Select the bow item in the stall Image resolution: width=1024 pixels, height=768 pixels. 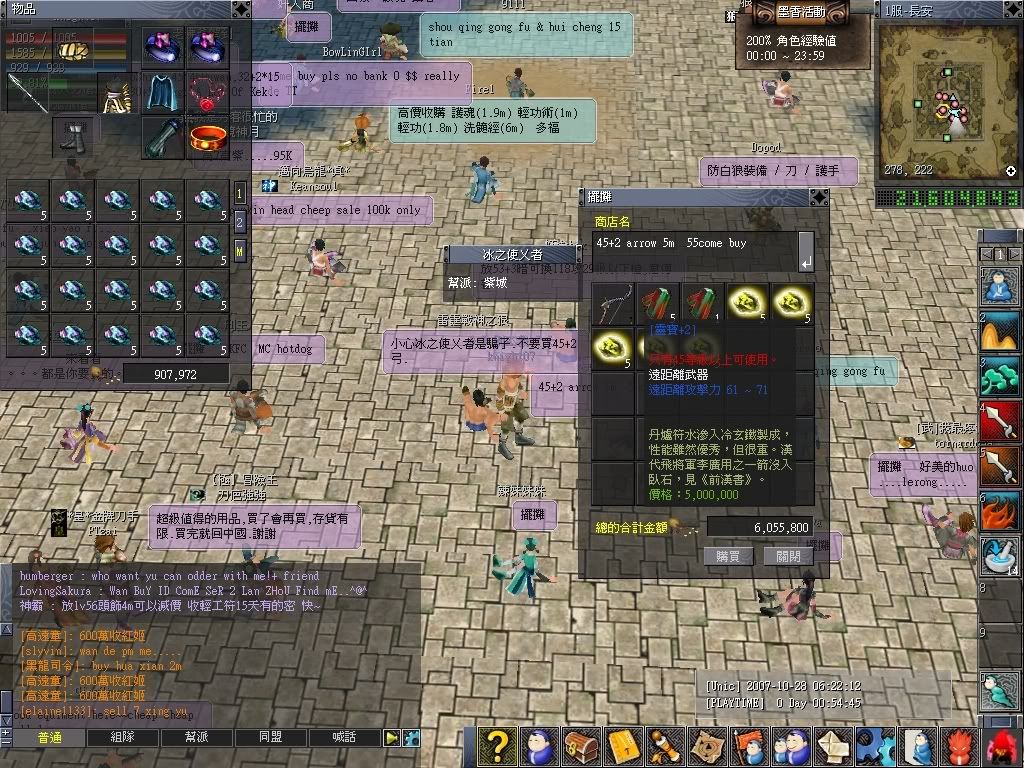(611, 304)
